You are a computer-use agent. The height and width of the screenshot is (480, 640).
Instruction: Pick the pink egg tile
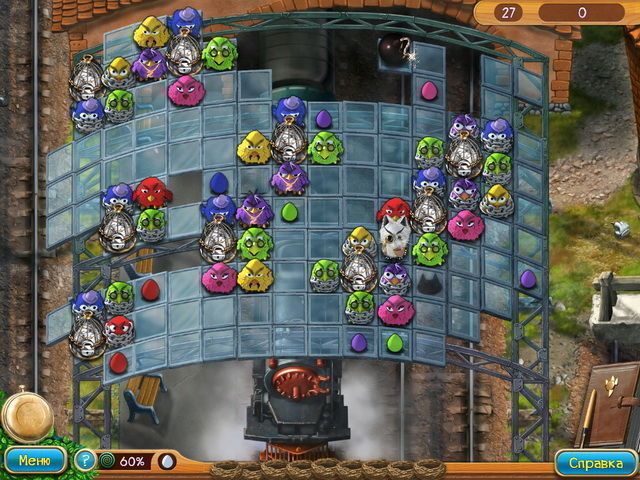coord(428,91)
